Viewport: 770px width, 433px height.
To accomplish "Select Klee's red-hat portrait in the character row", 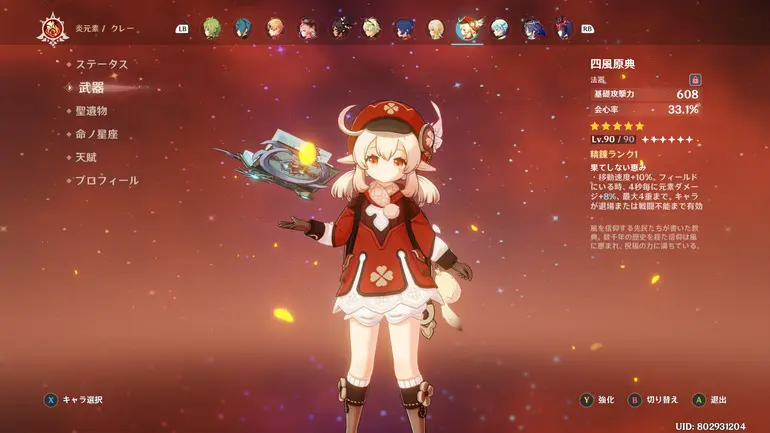I will (x=467, y=28).
